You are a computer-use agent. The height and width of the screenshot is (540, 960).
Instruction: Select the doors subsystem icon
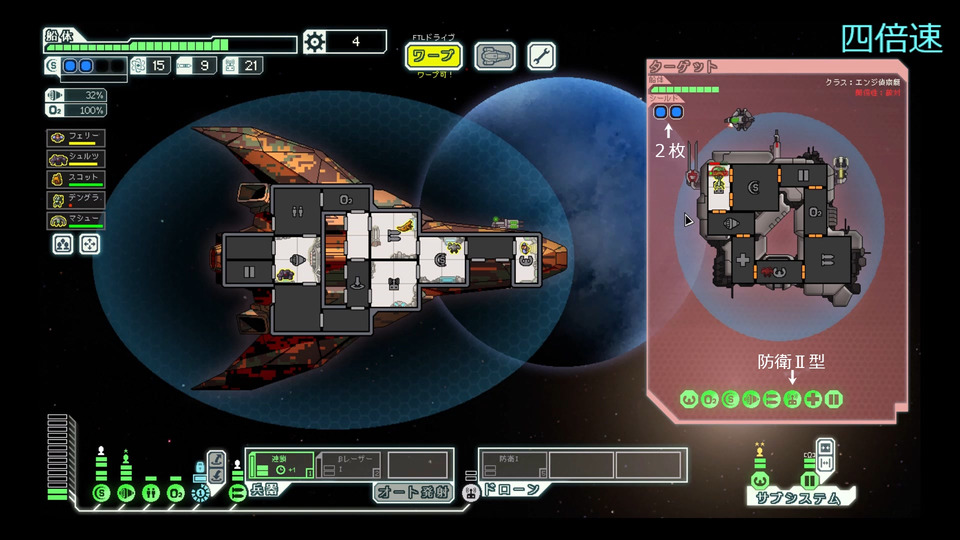tap(810, 481)
